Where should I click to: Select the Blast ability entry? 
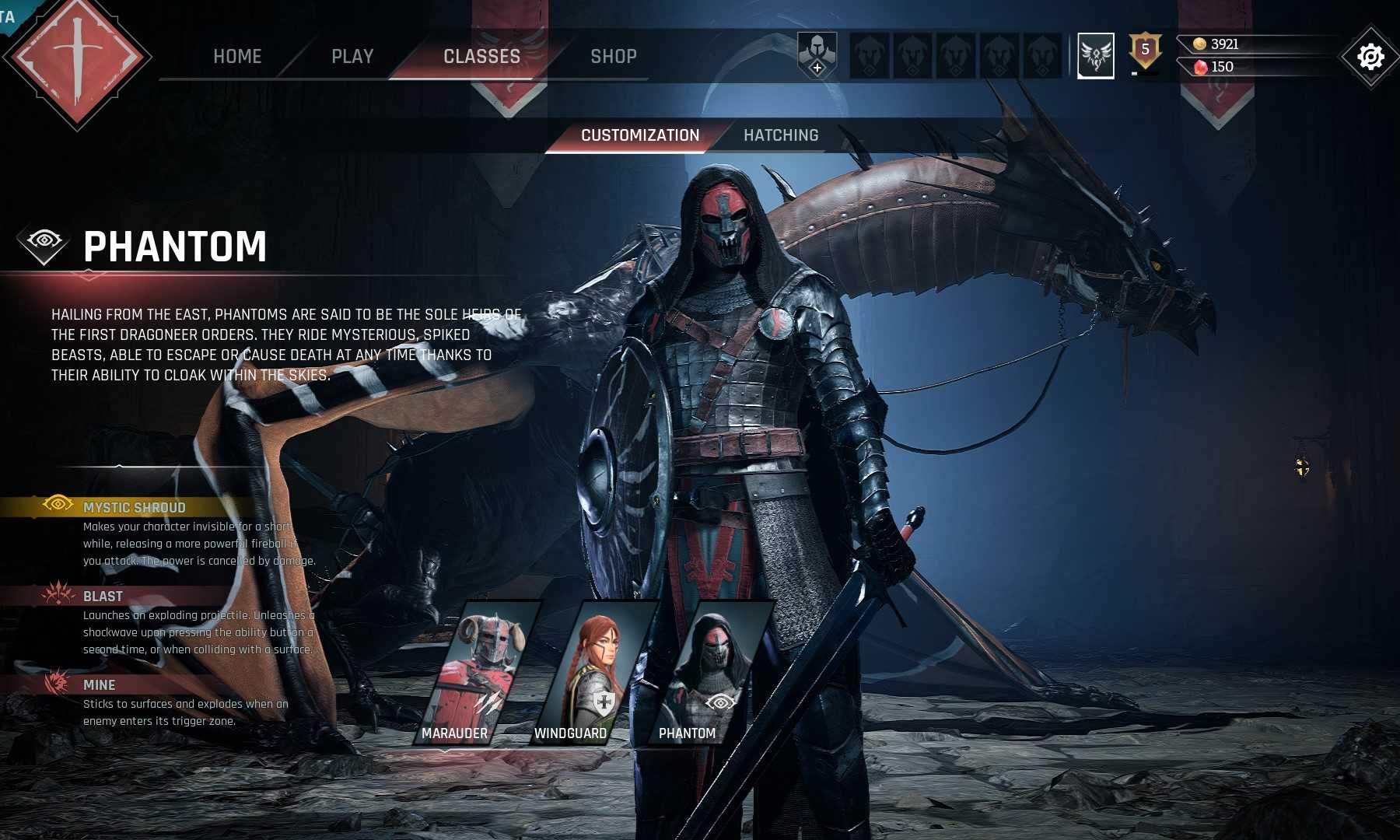[103, 597]
